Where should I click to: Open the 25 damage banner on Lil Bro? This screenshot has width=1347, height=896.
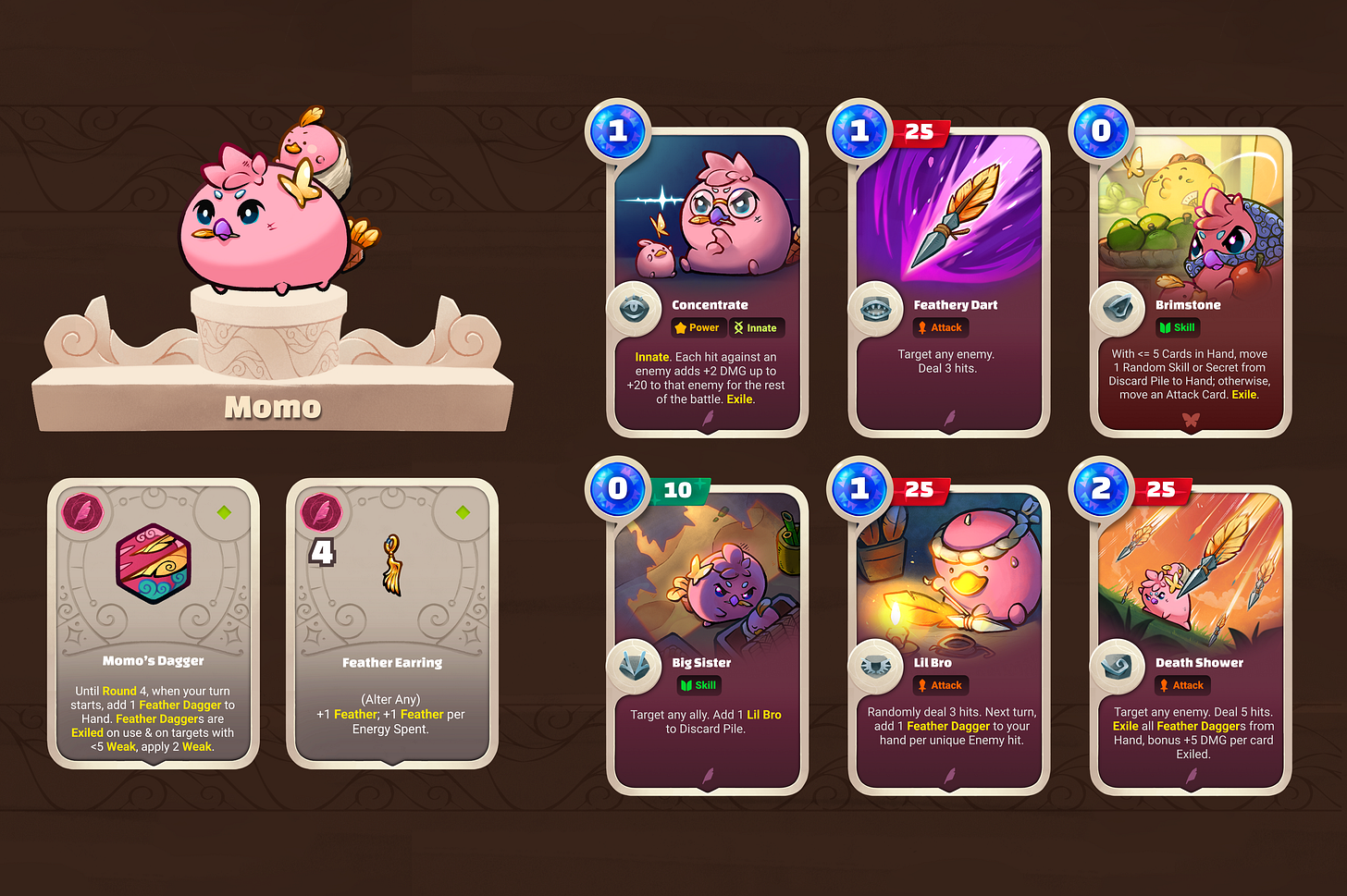(x=921, y=490)
